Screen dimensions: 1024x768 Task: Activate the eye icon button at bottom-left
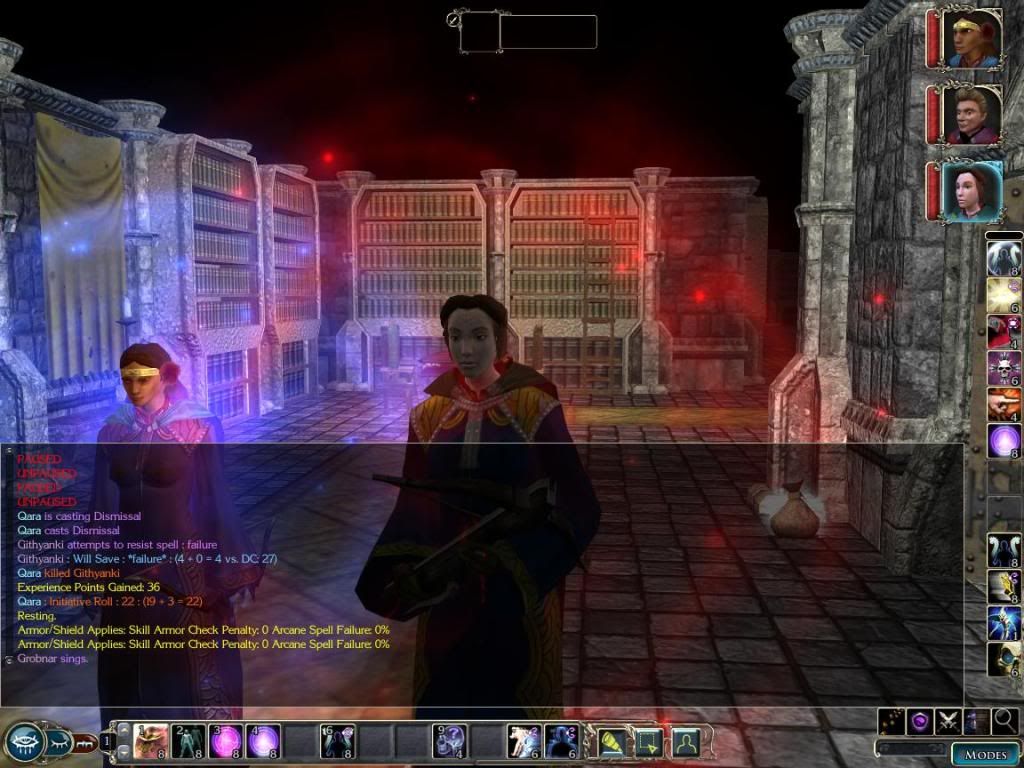23,741
